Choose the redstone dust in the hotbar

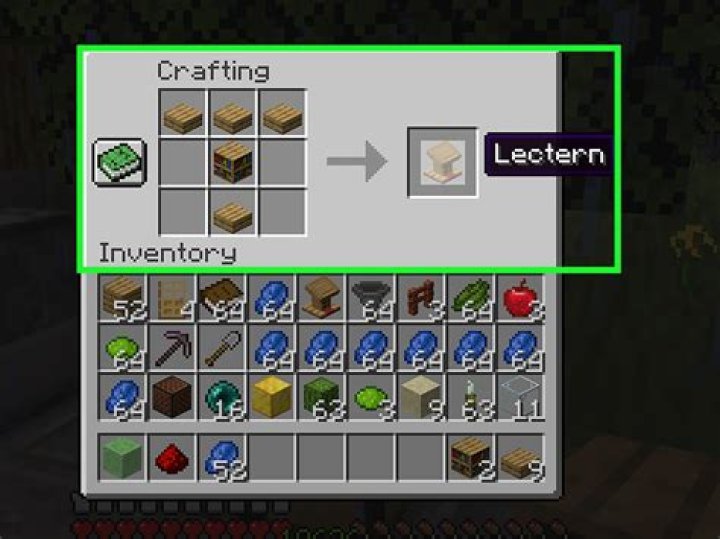pos(172,458)
